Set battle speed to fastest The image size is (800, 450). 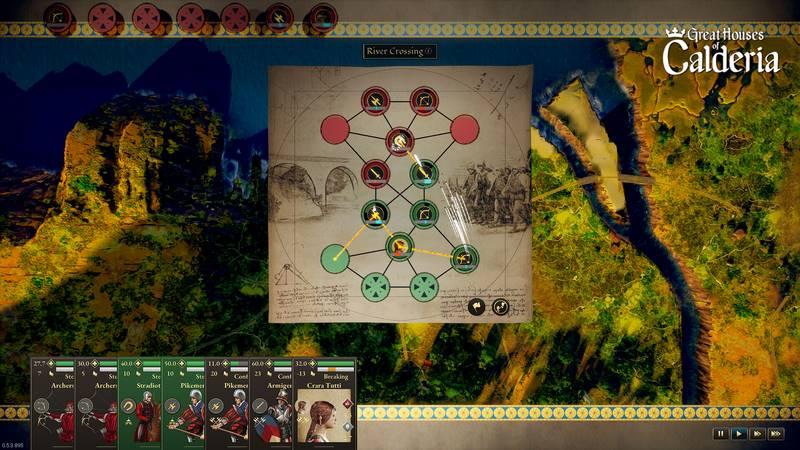point(777,434)
